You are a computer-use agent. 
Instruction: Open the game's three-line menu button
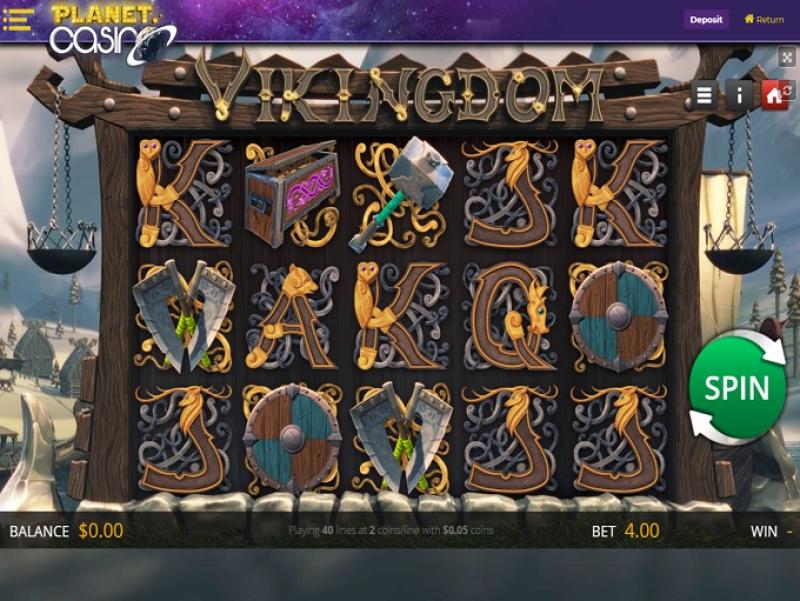(705, 95)
